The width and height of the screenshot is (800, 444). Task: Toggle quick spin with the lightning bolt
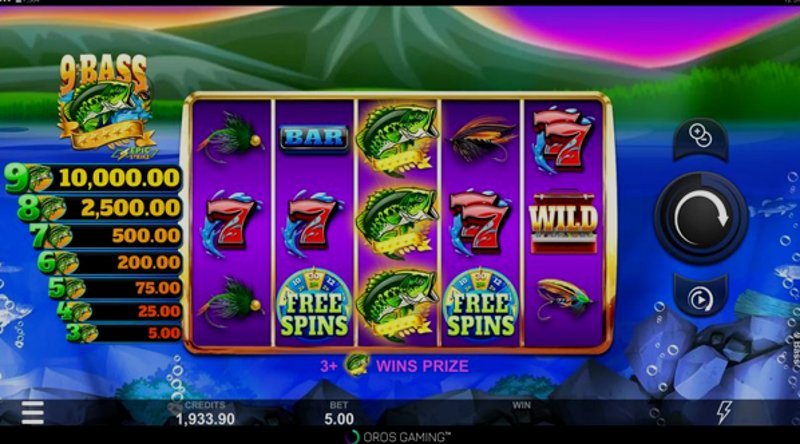pyautogui.click(x=724, y=412)
